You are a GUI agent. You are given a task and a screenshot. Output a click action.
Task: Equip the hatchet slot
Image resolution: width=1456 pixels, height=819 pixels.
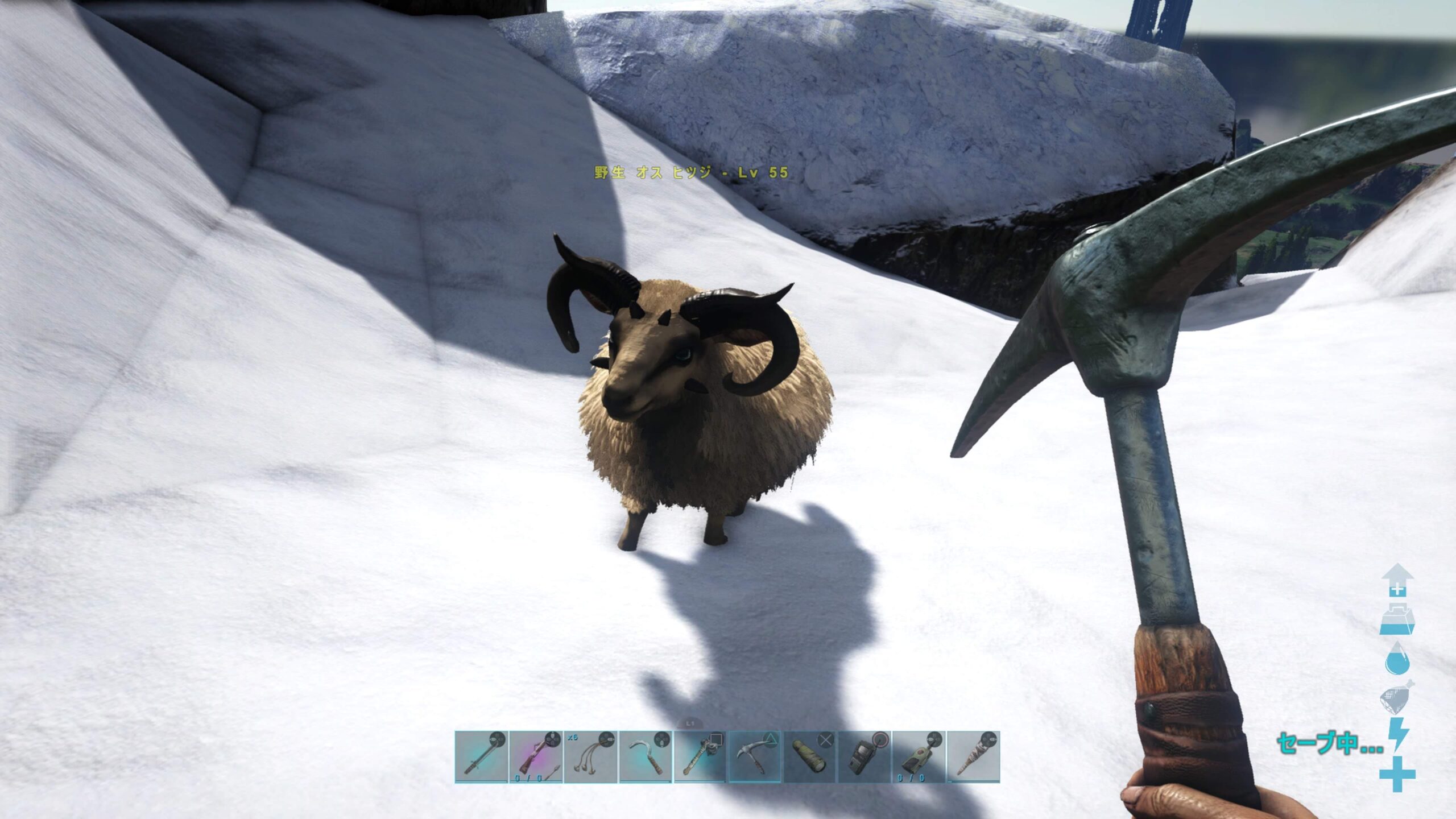pos(700,757)
